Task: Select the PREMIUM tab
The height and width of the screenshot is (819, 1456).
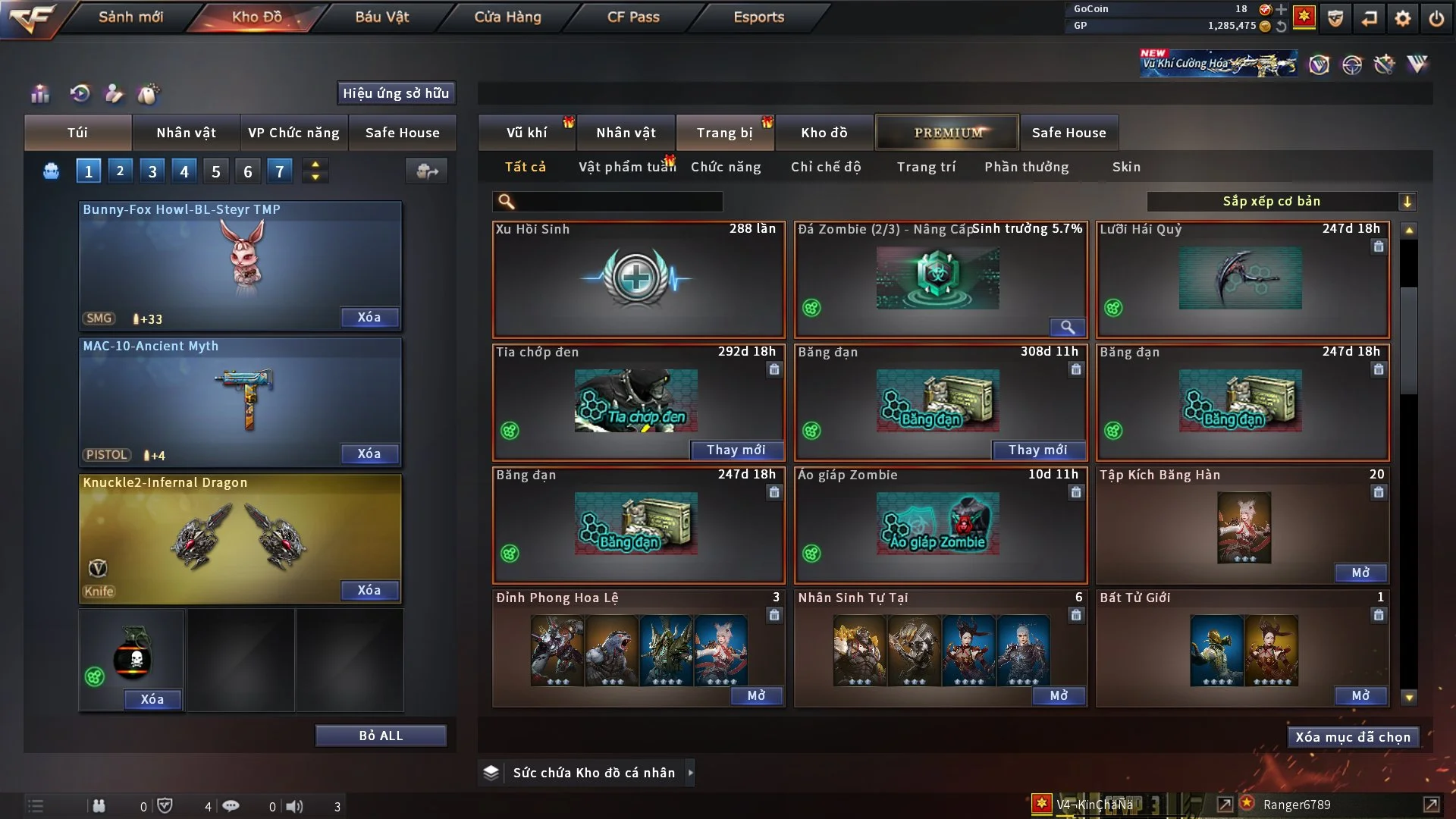Action: tap(948, 133)
